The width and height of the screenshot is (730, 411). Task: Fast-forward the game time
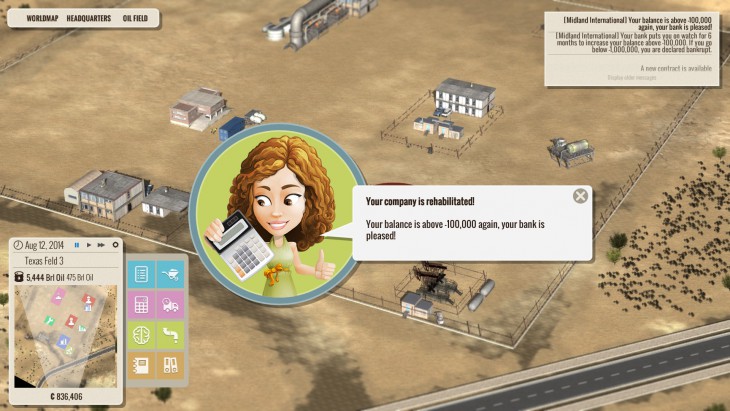101,245
